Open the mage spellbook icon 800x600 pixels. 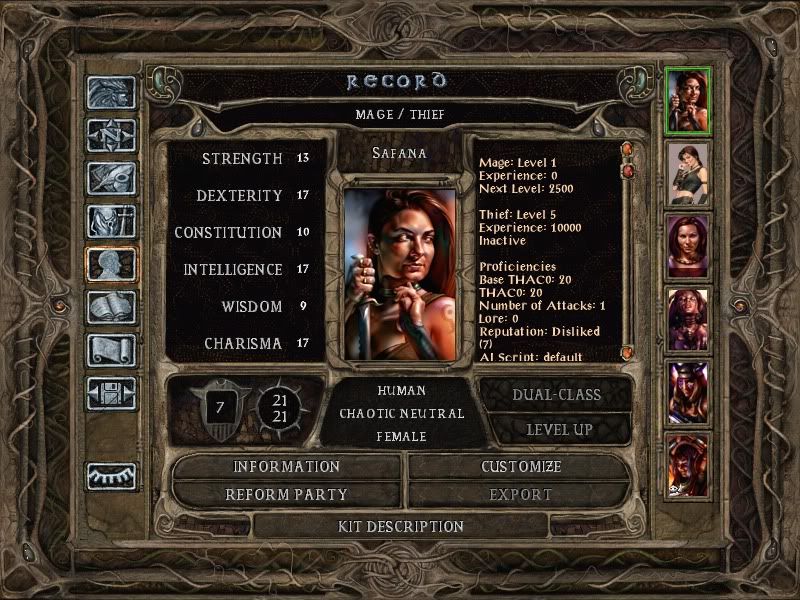point(111,307)
